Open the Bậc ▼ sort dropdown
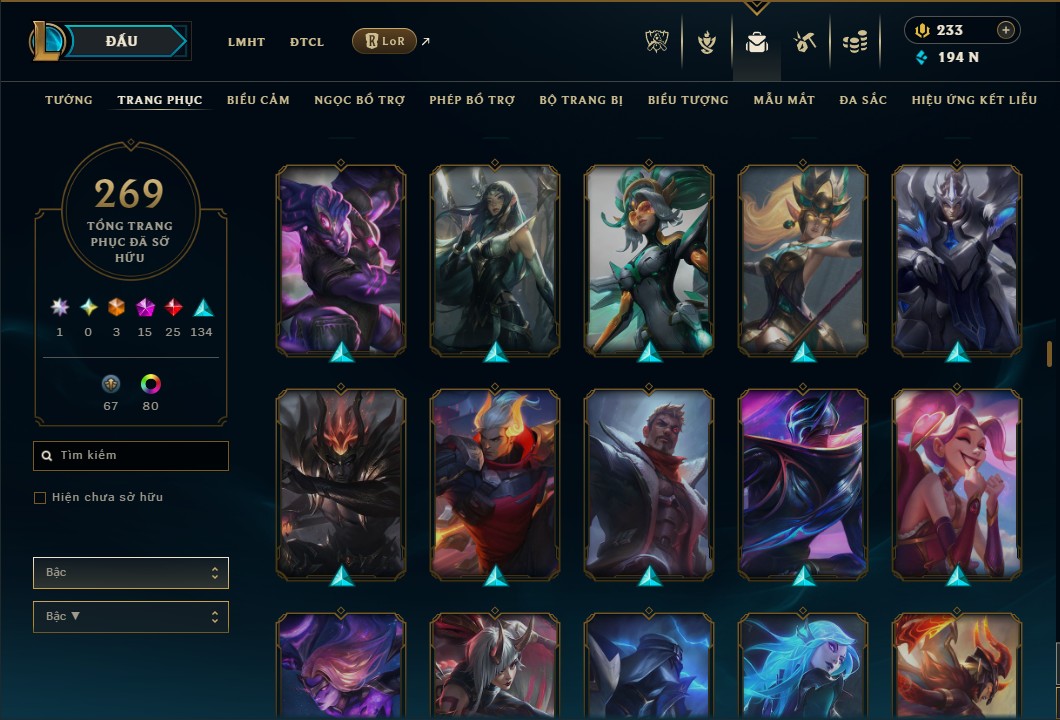 pos(131,617)
